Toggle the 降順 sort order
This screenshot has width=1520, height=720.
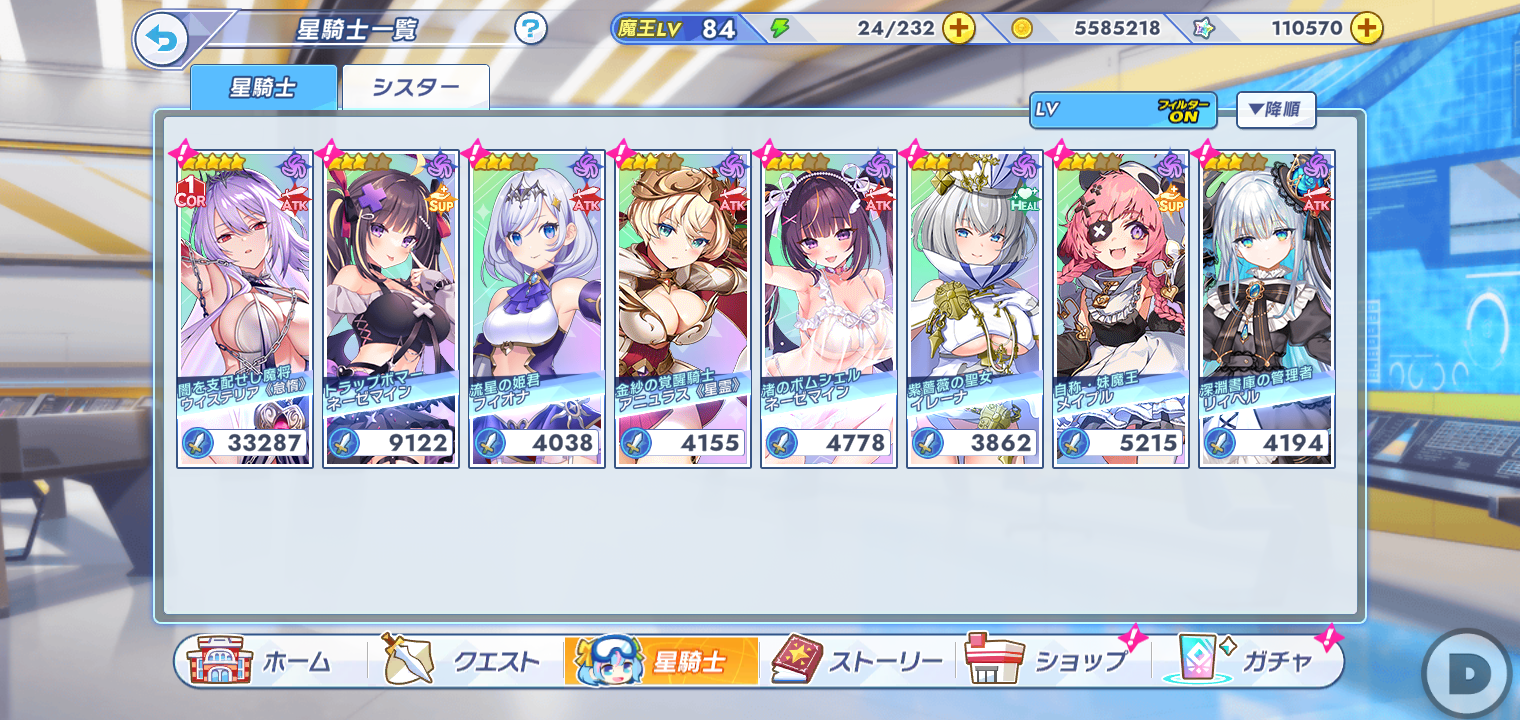(x=1275, y=110)
